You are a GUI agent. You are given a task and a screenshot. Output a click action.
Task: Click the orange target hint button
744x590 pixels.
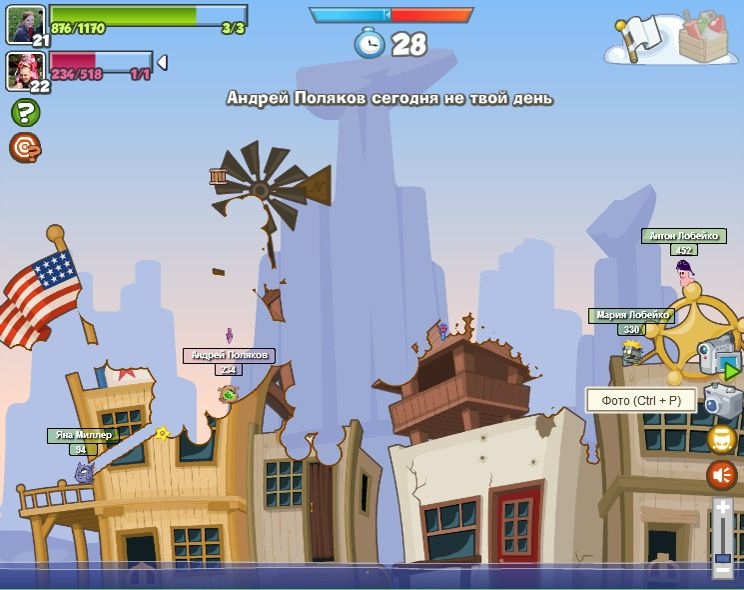(x=24, y=148)
